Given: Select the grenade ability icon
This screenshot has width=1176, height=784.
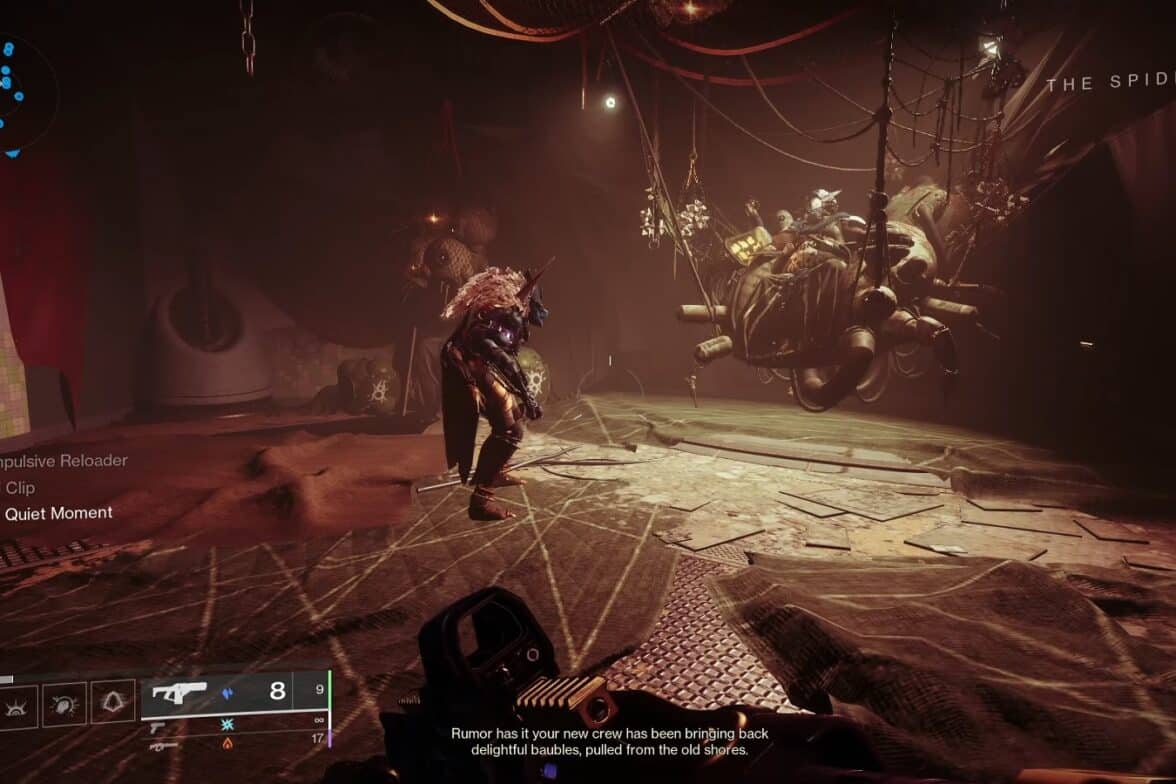Looking at the screenshot, I should 18,702.
